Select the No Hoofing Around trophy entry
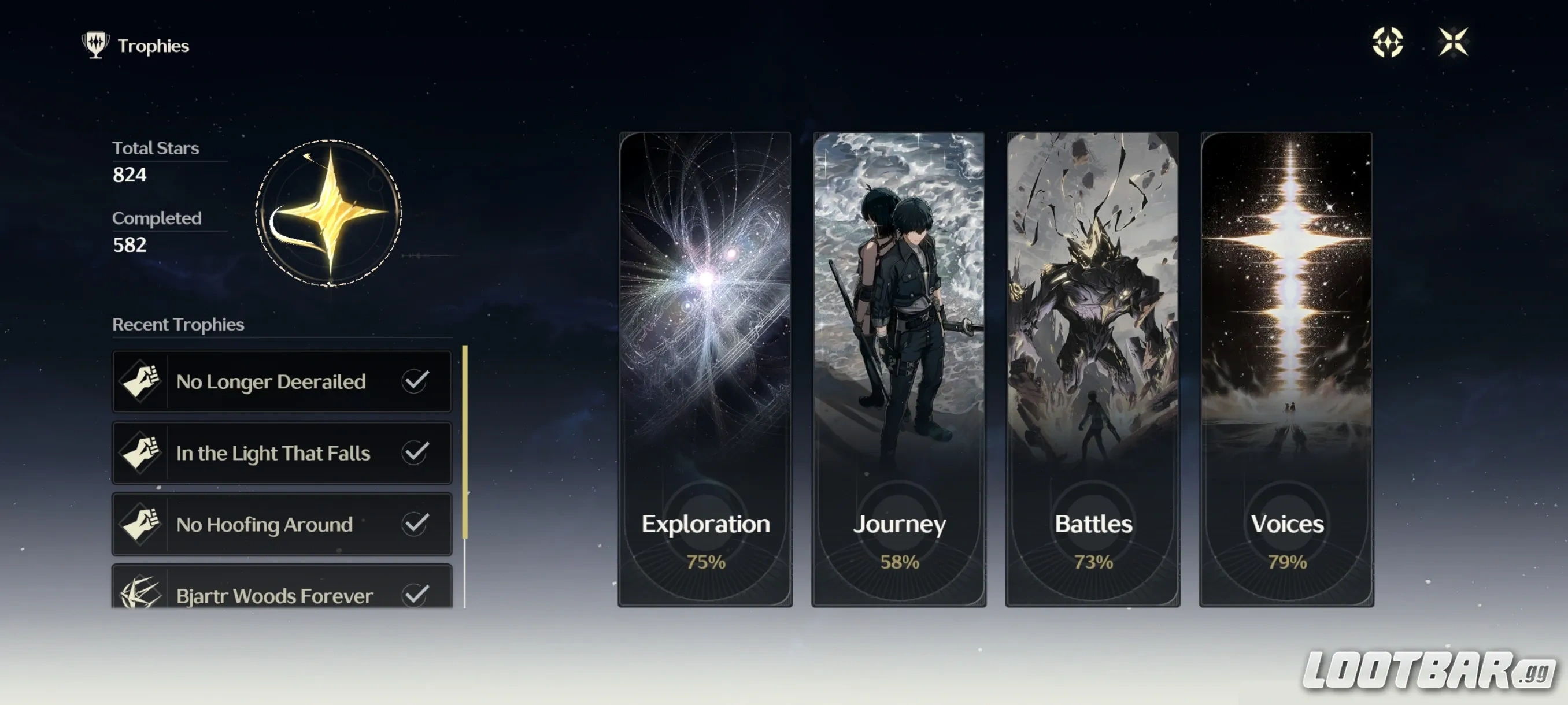Viewport: 1568px width, 705px height. 280,524
